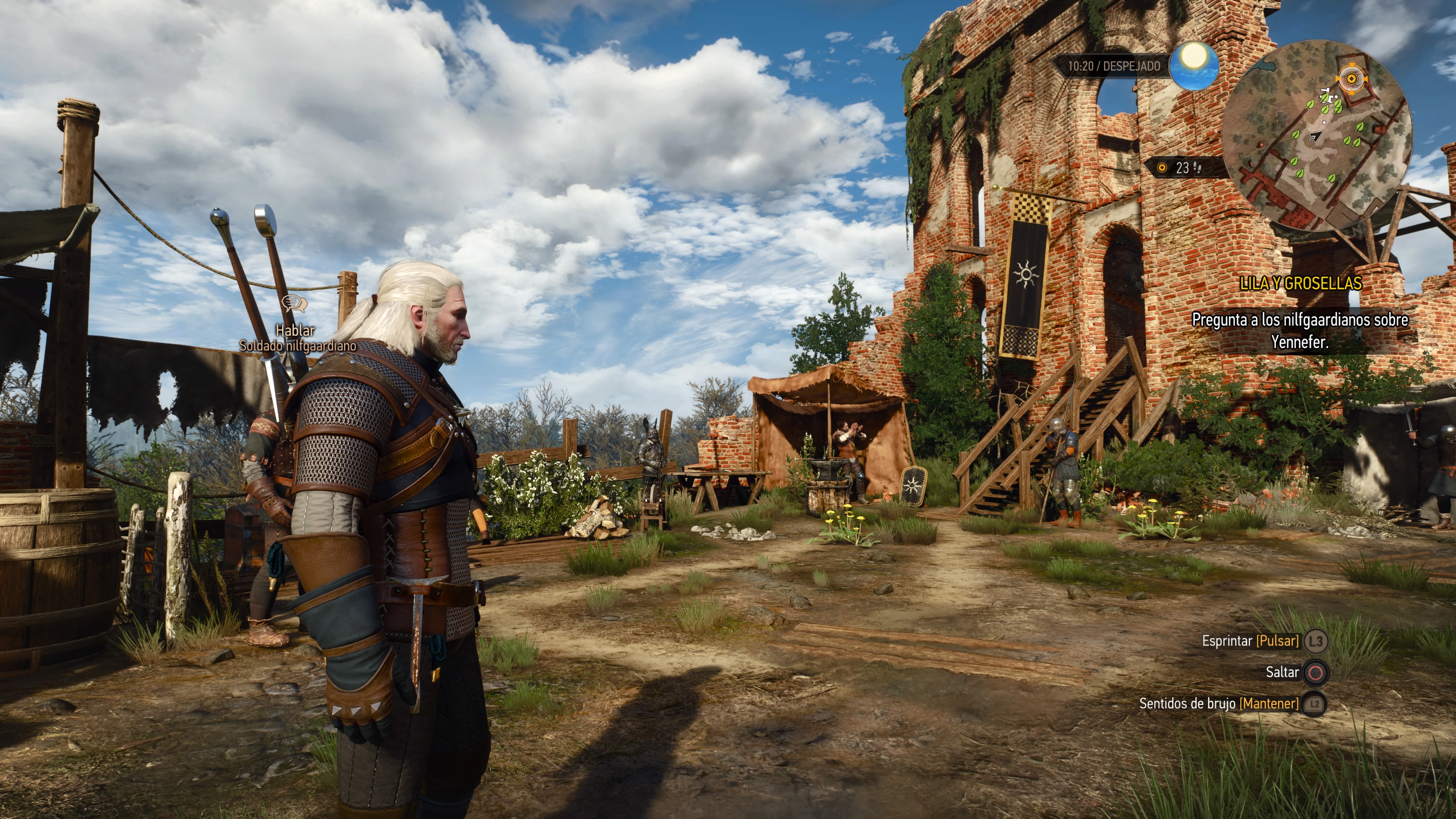Click the orange quest marker on minimap
Screen dimensions: 1456x819
click(1351, 79)
